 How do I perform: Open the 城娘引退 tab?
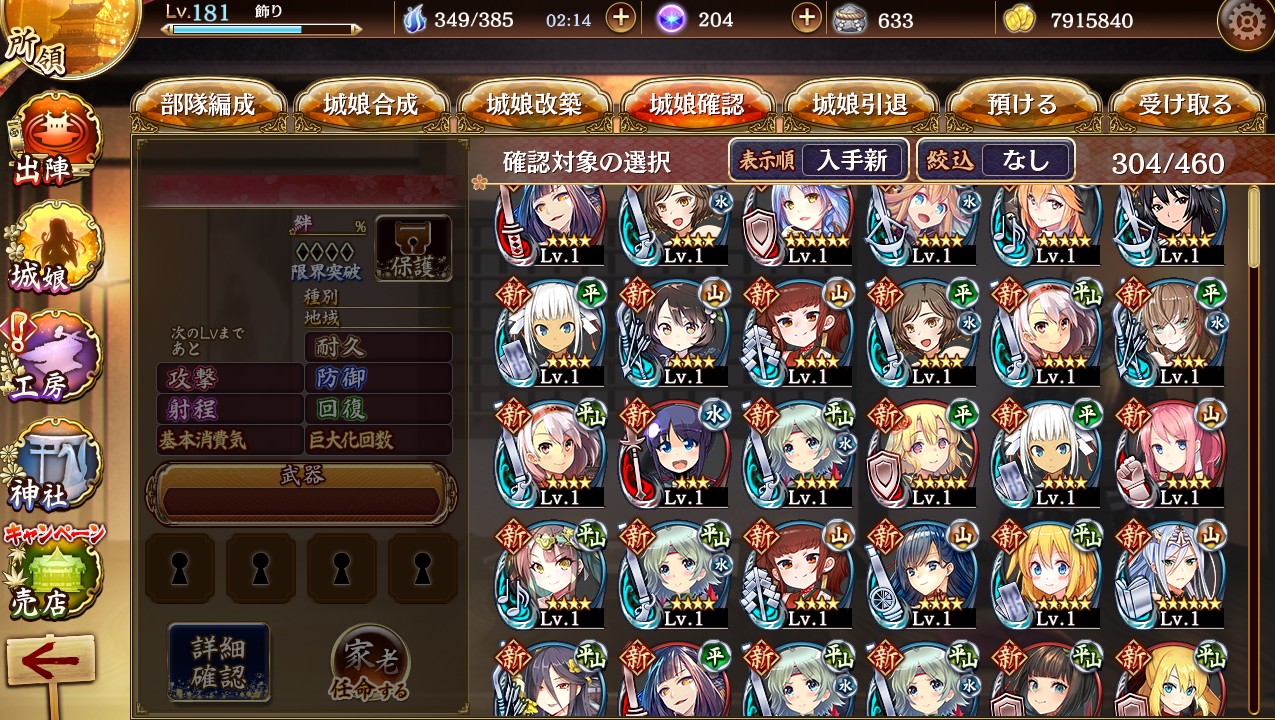[860, 105]
